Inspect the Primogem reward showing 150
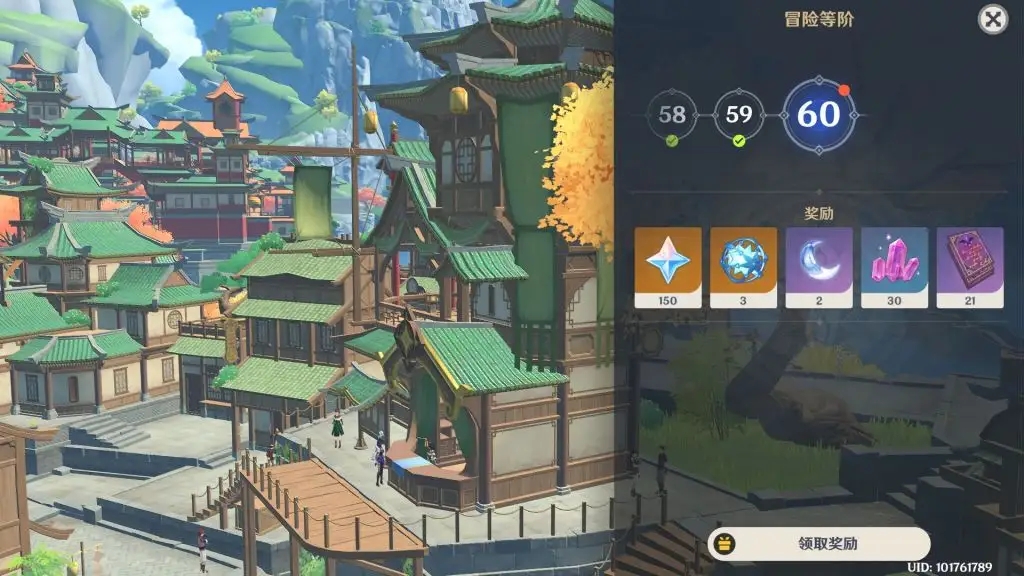 click(667, 267)
